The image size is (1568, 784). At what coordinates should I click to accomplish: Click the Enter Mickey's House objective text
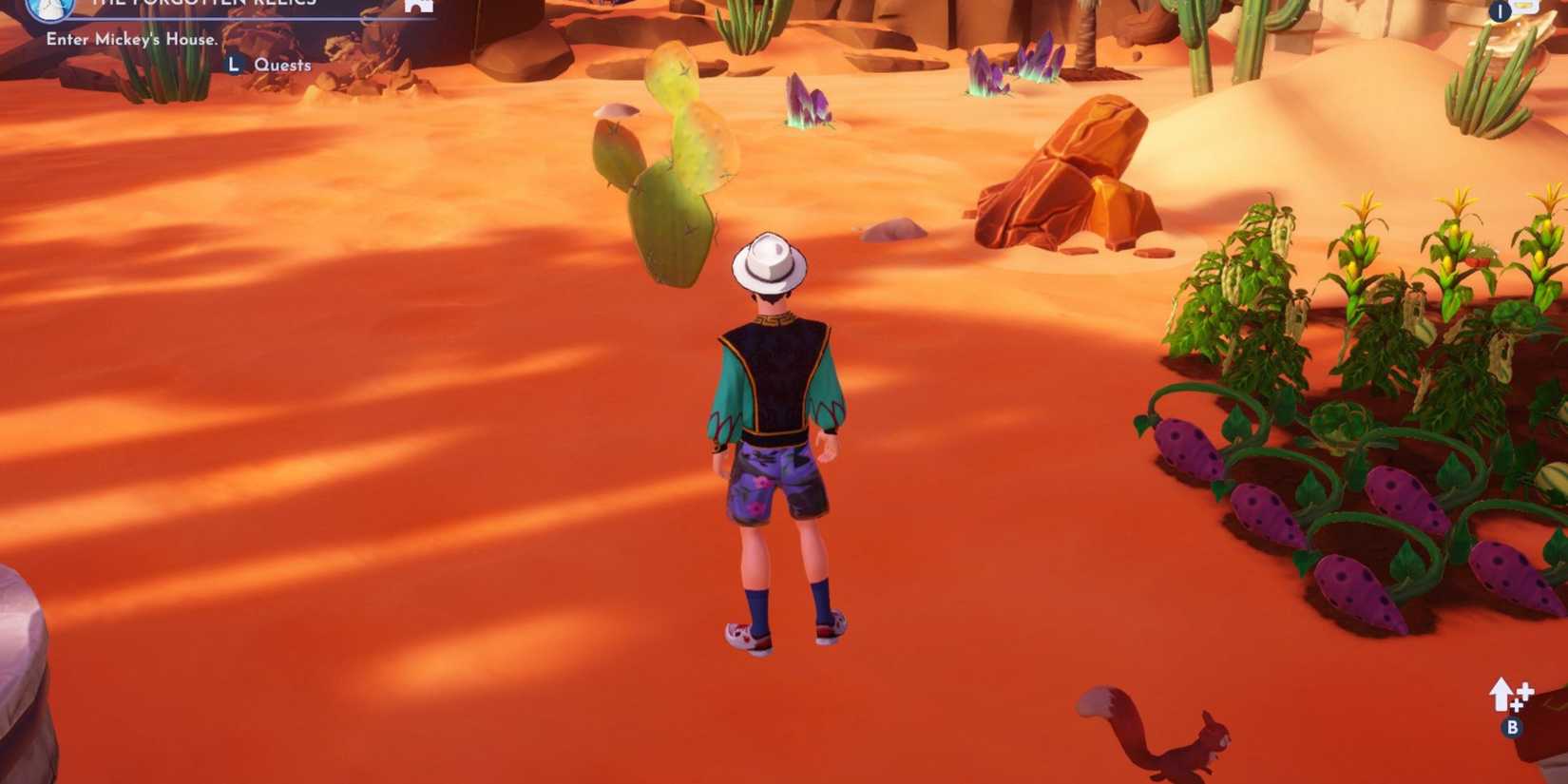click(x=133, y=40)
